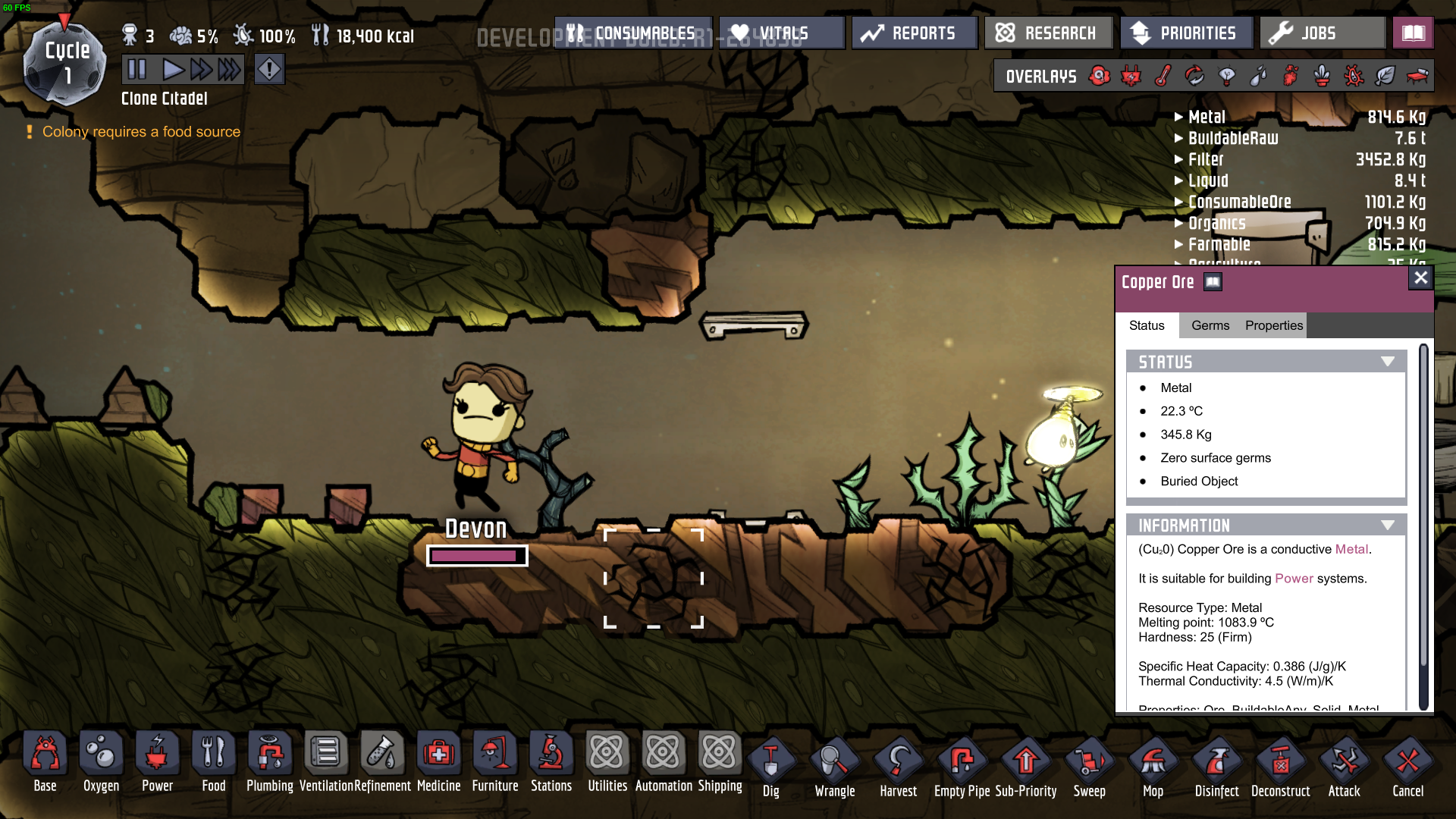This screenshot has height=819, width=1456.
Task: Switch to the Germs tab
Action: [1210, 325]
